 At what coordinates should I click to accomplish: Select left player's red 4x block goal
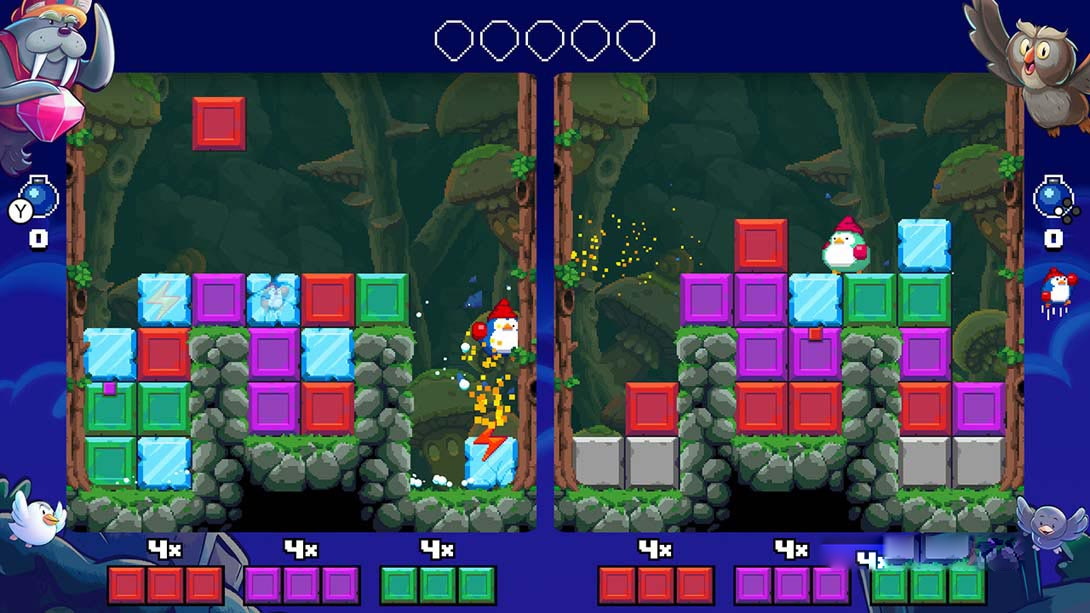(165, 584)
